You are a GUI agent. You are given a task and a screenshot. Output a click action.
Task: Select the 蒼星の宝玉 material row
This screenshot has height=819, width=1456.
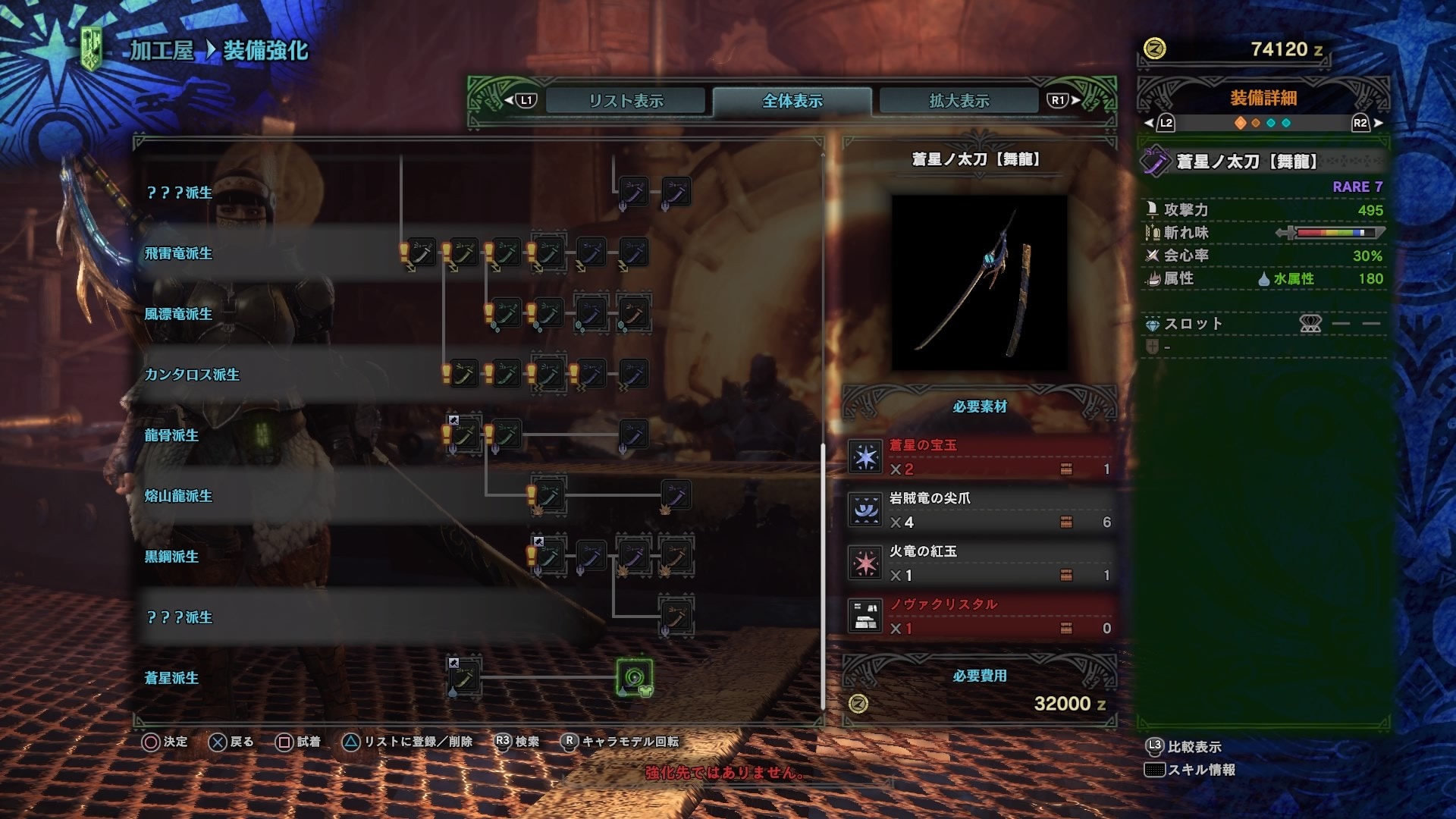[980, 457]
